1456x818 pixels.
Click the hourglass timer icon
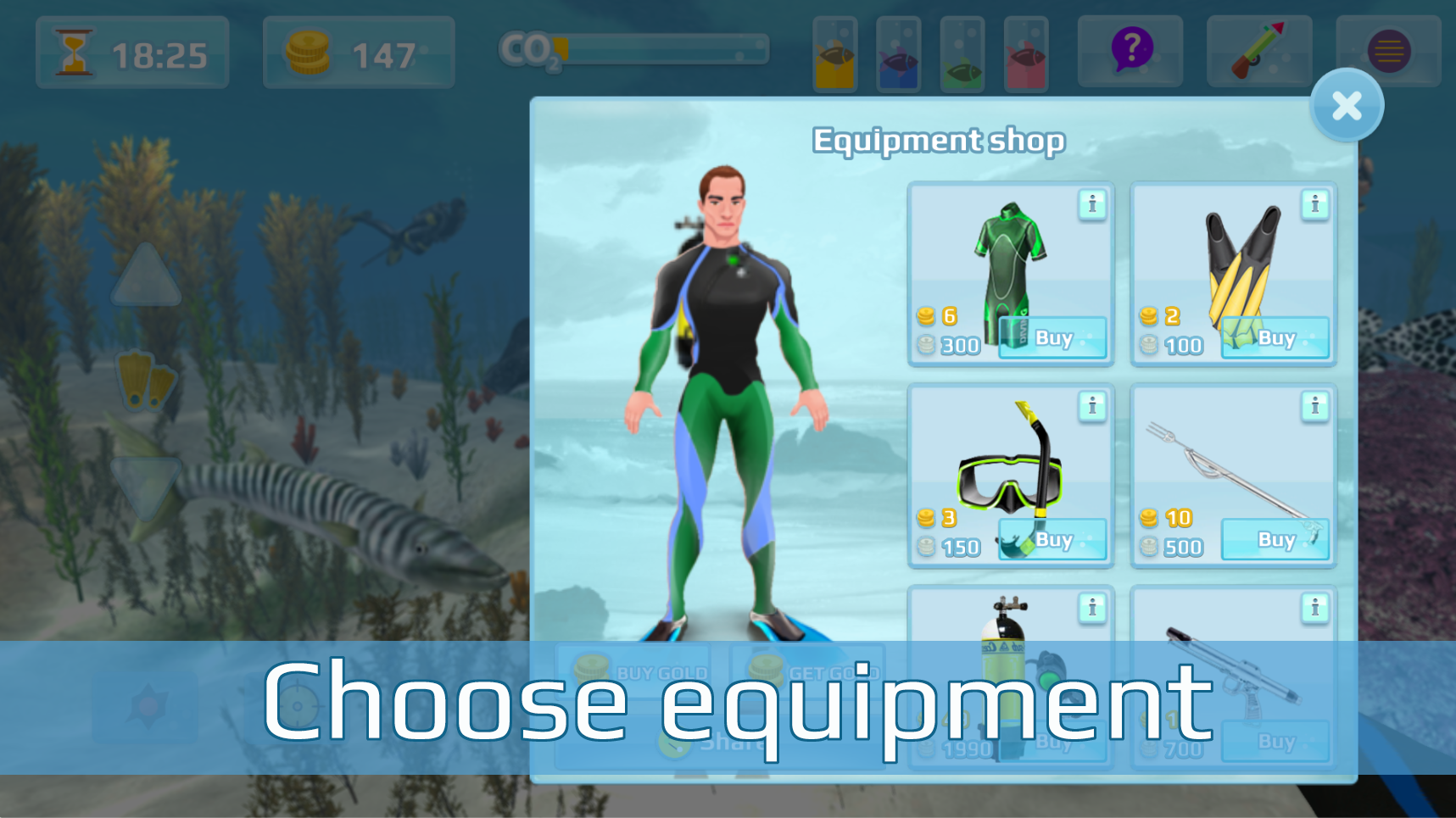[x=74, y=53]
